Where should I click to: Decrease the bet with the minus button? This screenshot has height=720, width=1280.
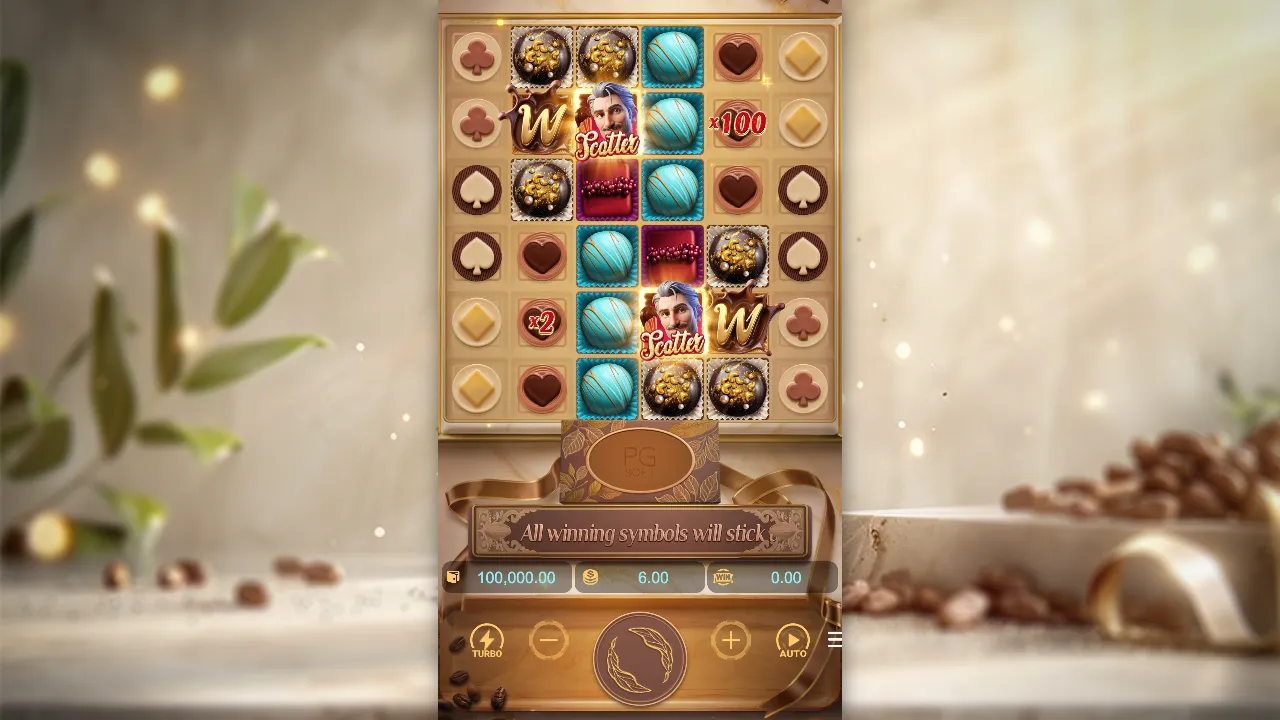pos(549,640)
